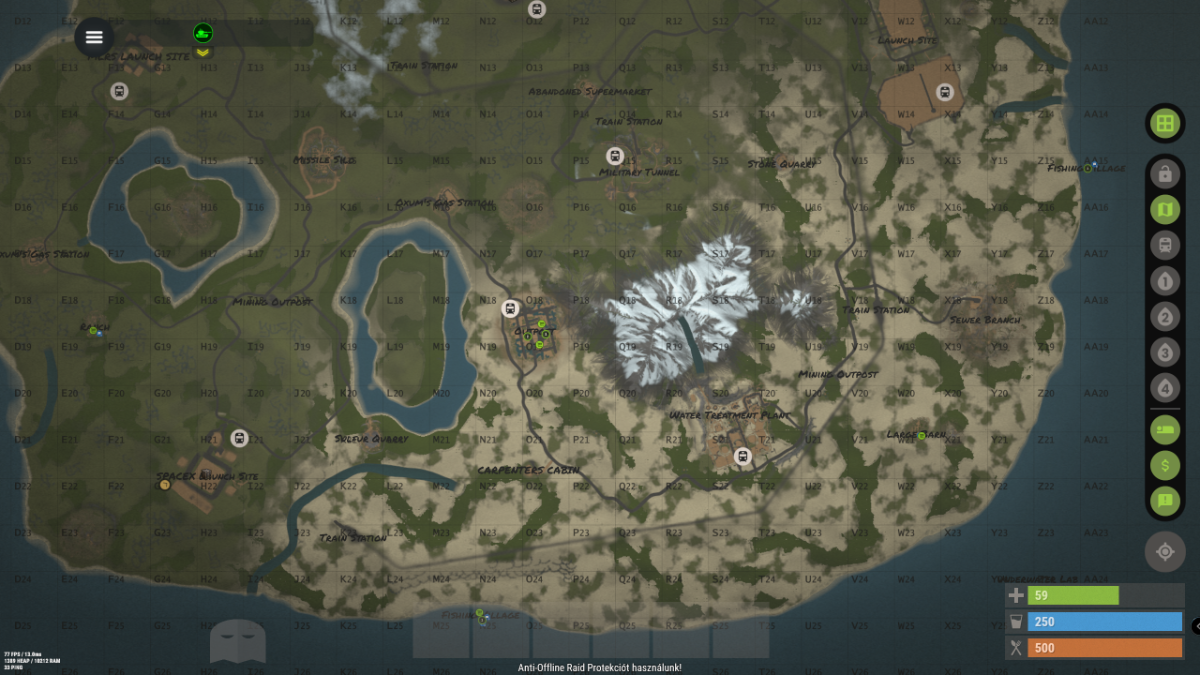Open the hamburger menu button

tap(94, 37)
